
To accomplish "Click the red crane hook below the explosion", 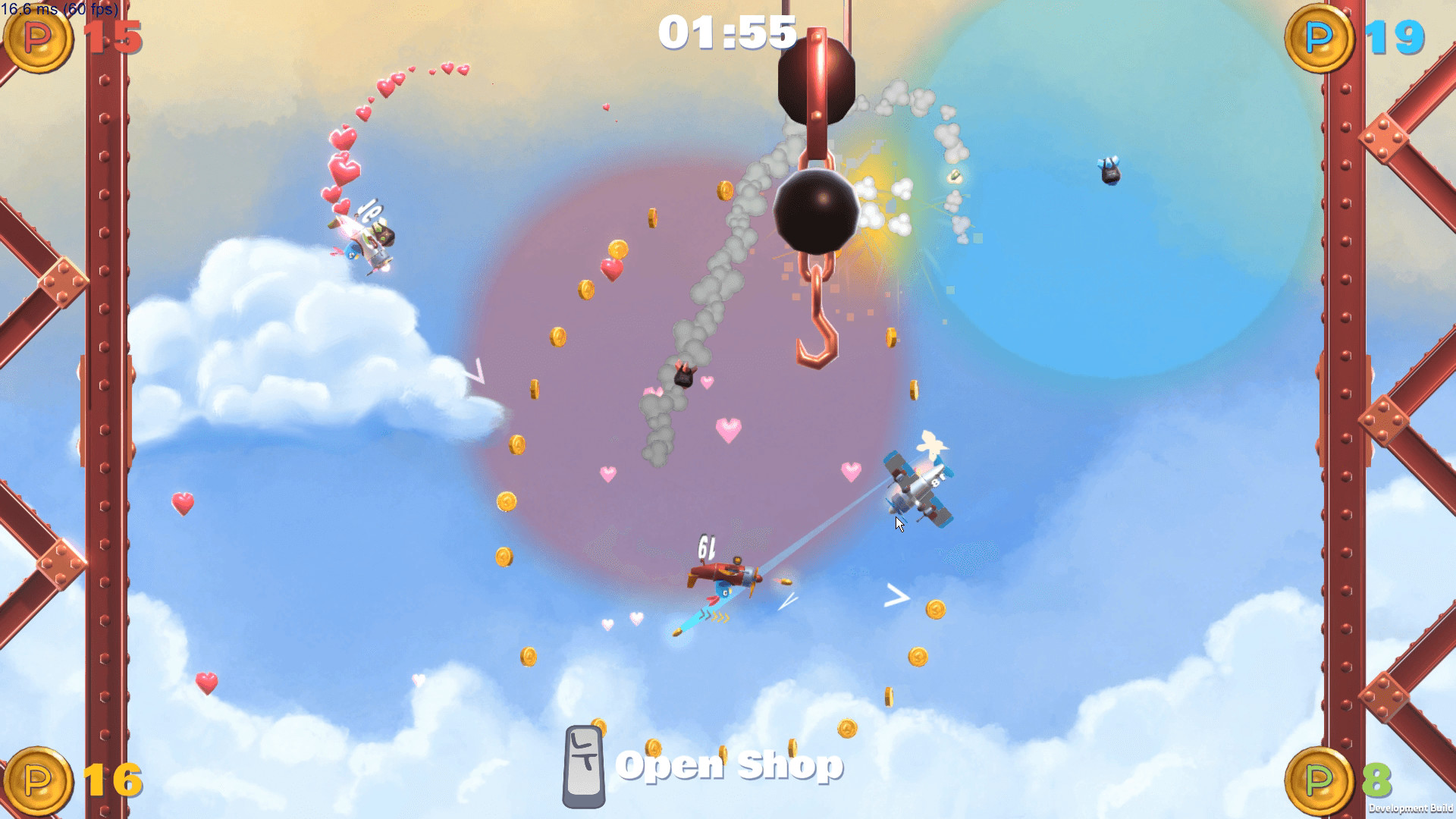I will coord(814,326).
